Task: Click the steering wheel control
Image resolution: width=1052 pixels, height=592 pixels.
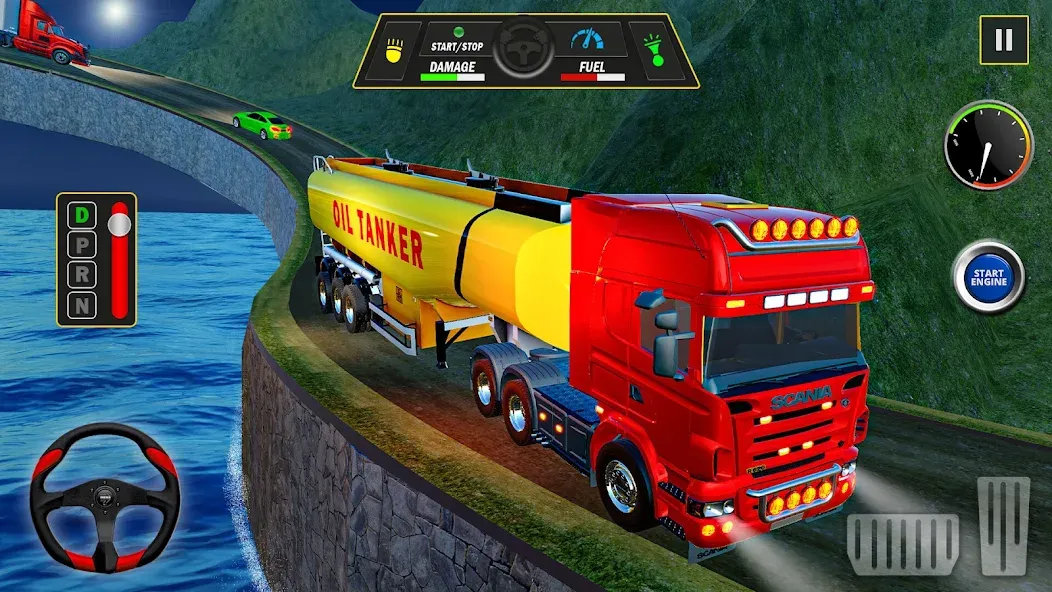Action: [x=103, y=497]
